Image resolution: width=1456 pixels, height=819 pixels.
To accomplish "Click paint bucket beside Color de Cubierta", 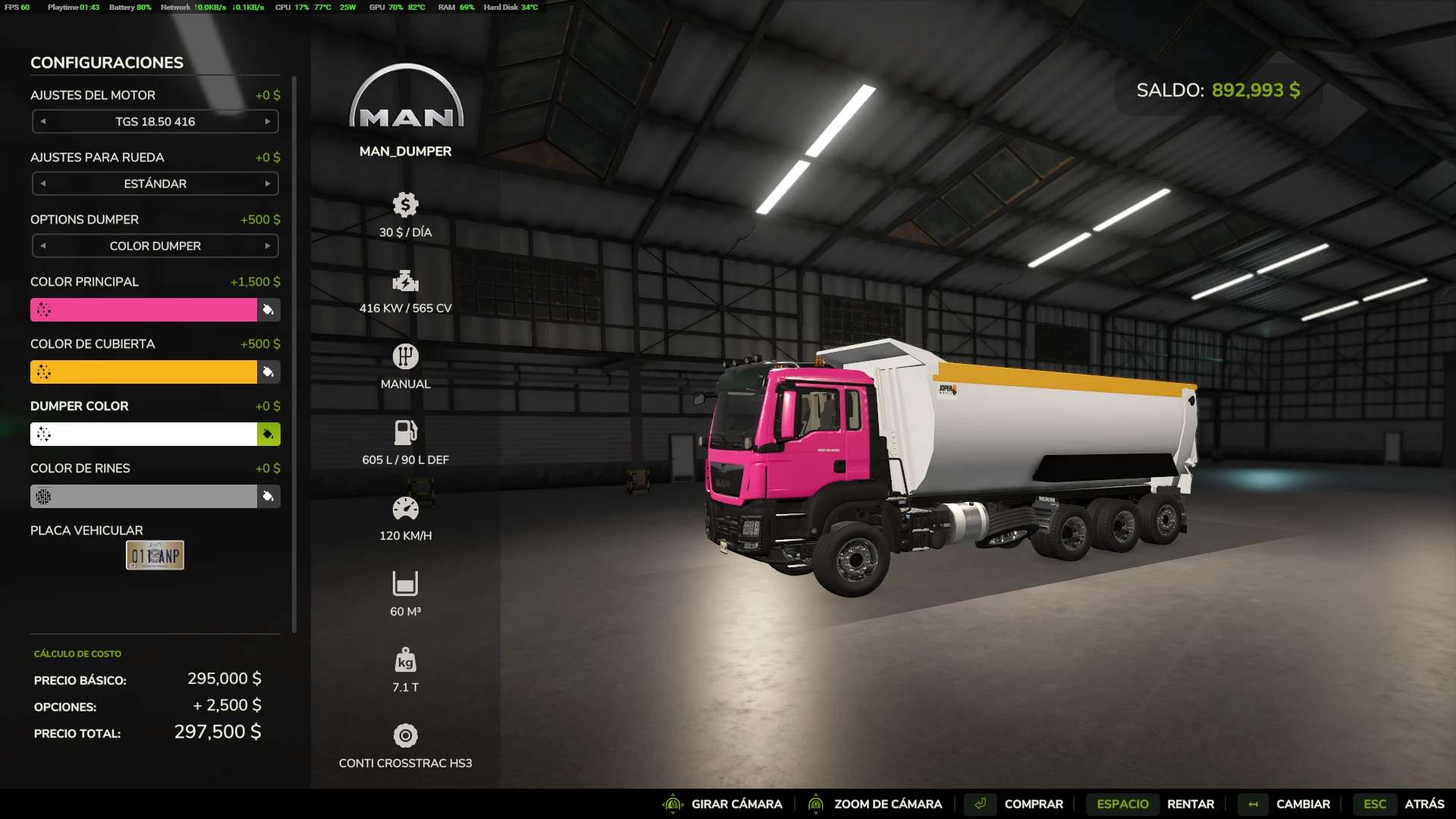I will click(268, 372).
